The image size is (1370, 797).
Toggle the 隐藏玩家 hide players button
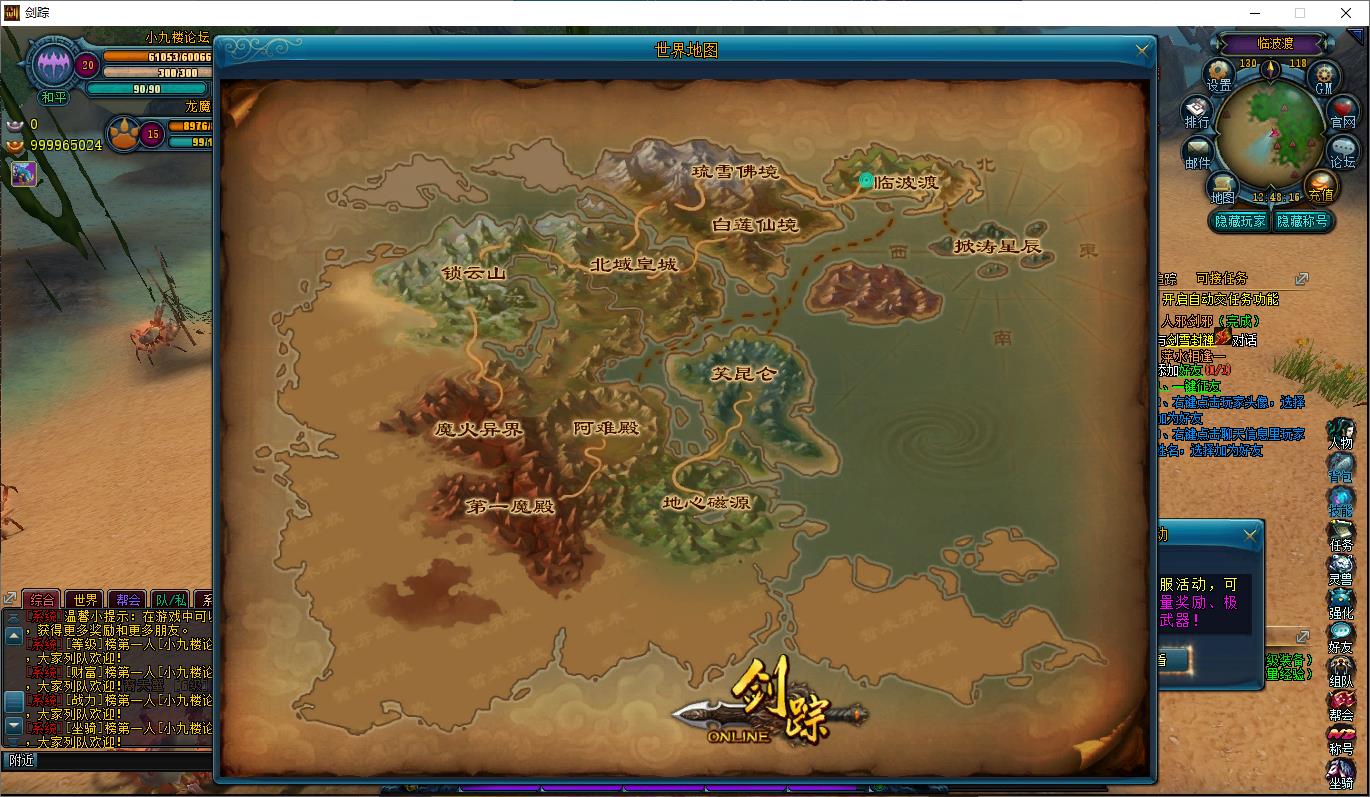pos(1240,221)
